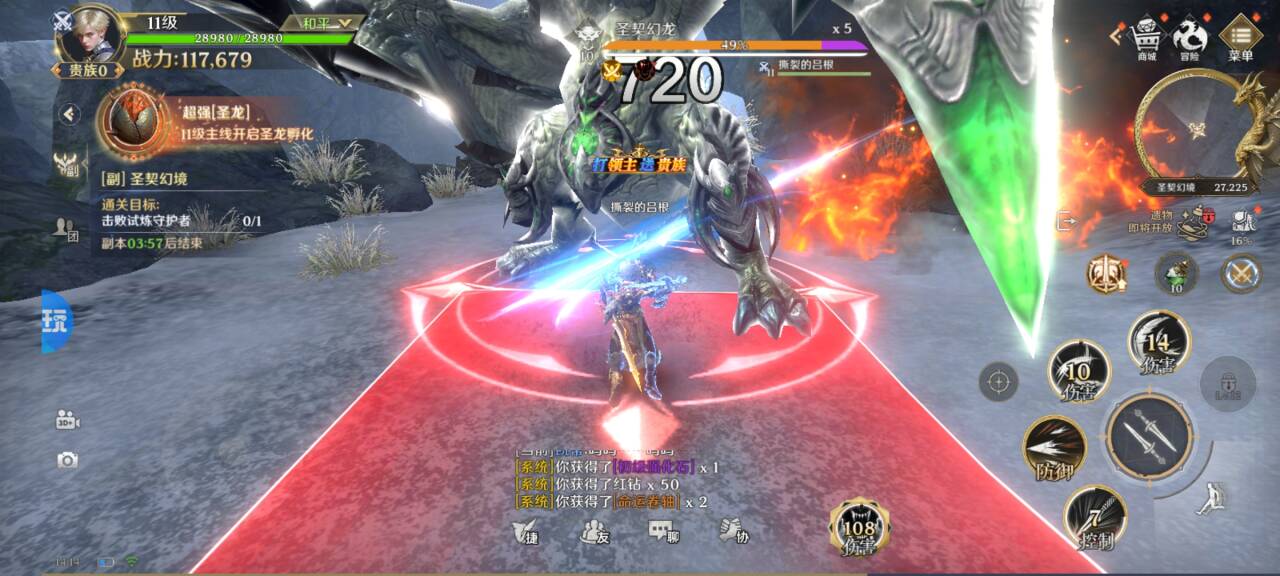This screenshot has width=1280, height=576.
Task: Switch to the 团 team tab
Action: click(66, 229)
